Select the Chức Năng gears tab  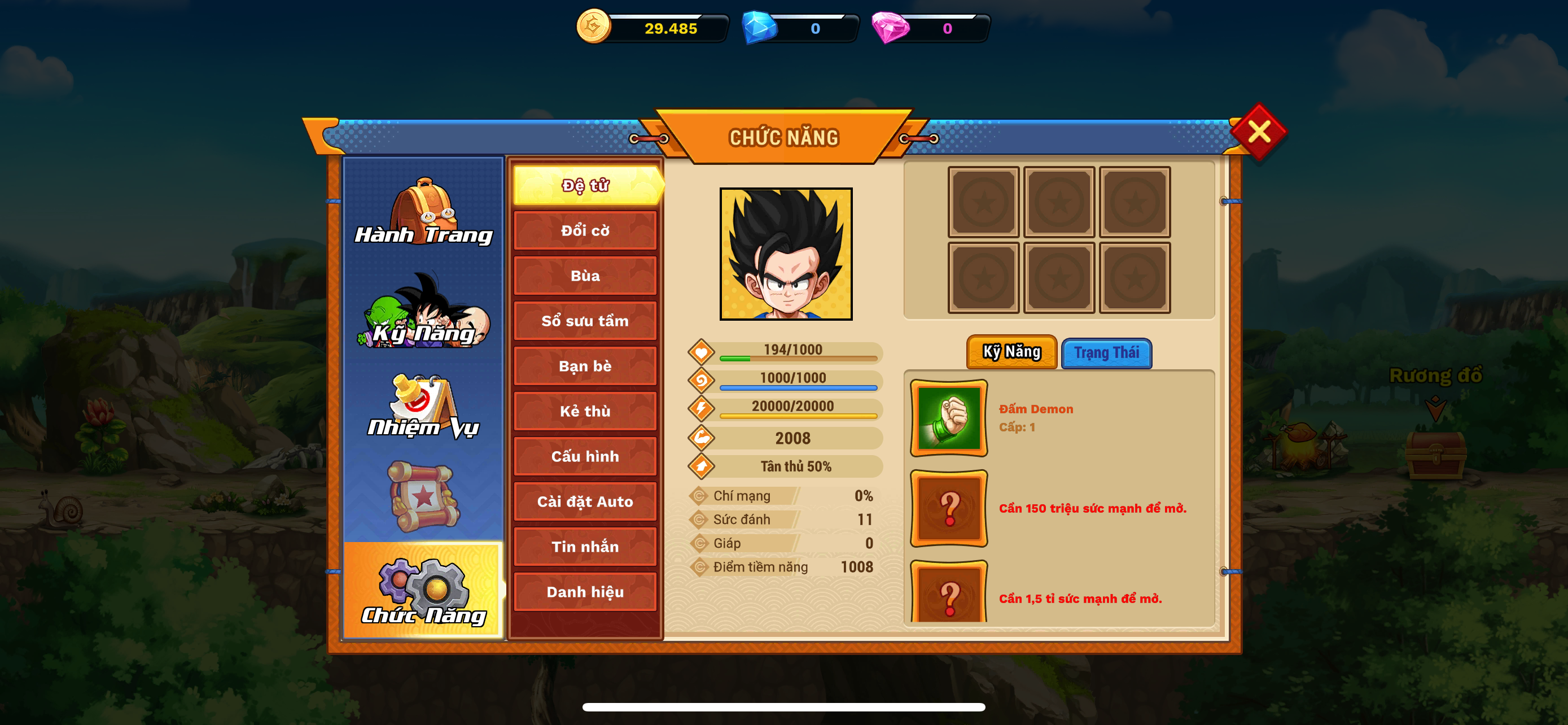(423, 591)
